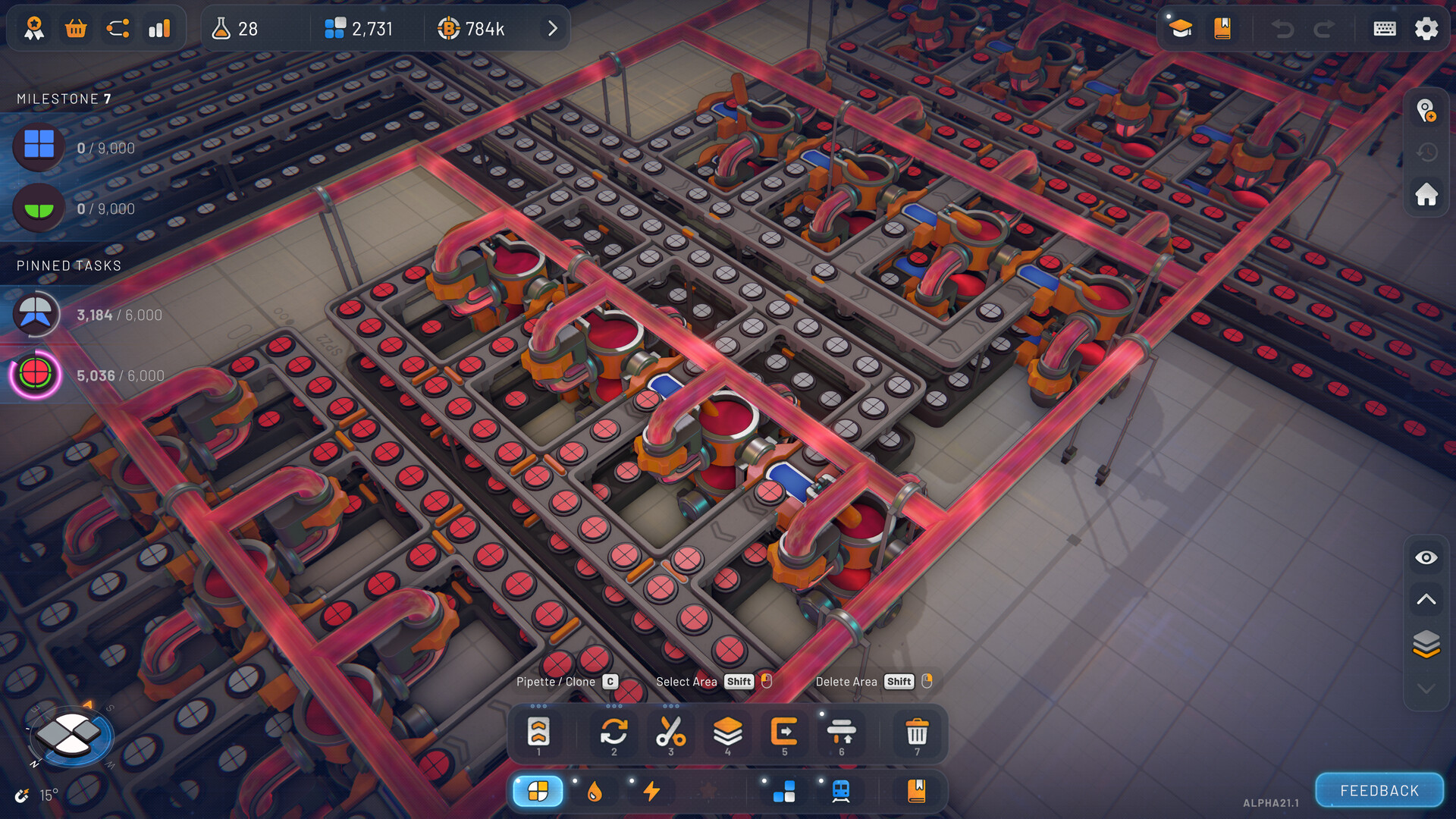The height and width of the screenshot is (819, 1456).
Task: Select the rotate tool
Action: (x=613, y=732)
